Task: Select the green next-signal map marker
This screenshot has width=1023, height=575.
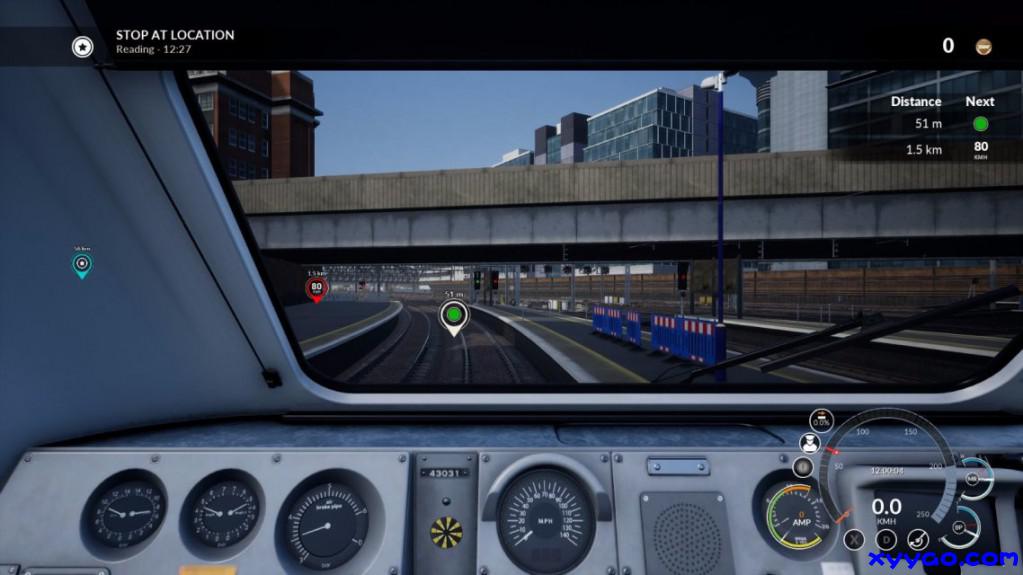Action: point(454,316)
